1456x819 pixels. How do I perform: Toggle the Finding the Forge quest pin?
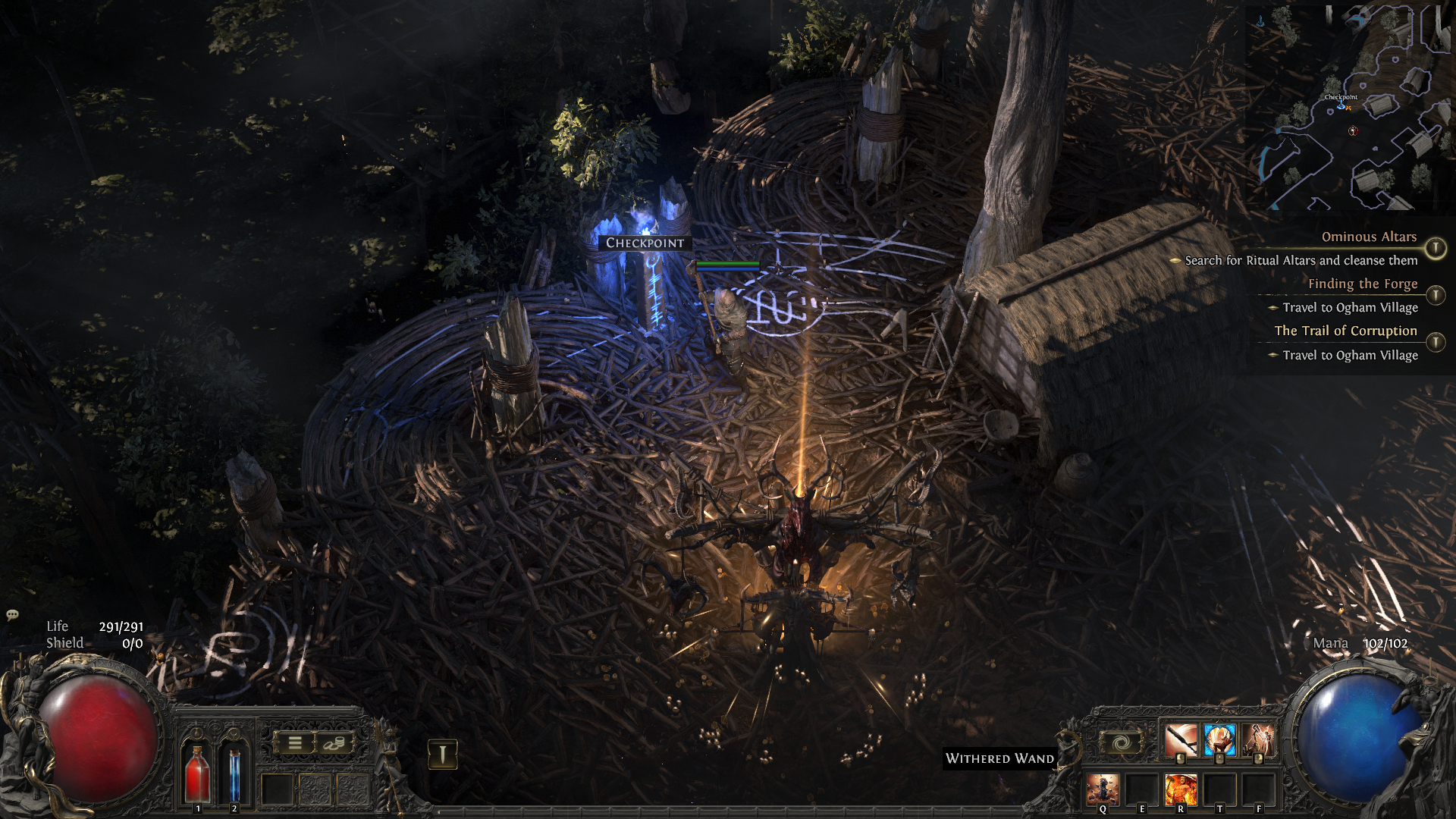pyautogui.click(x=1435, y=295)
